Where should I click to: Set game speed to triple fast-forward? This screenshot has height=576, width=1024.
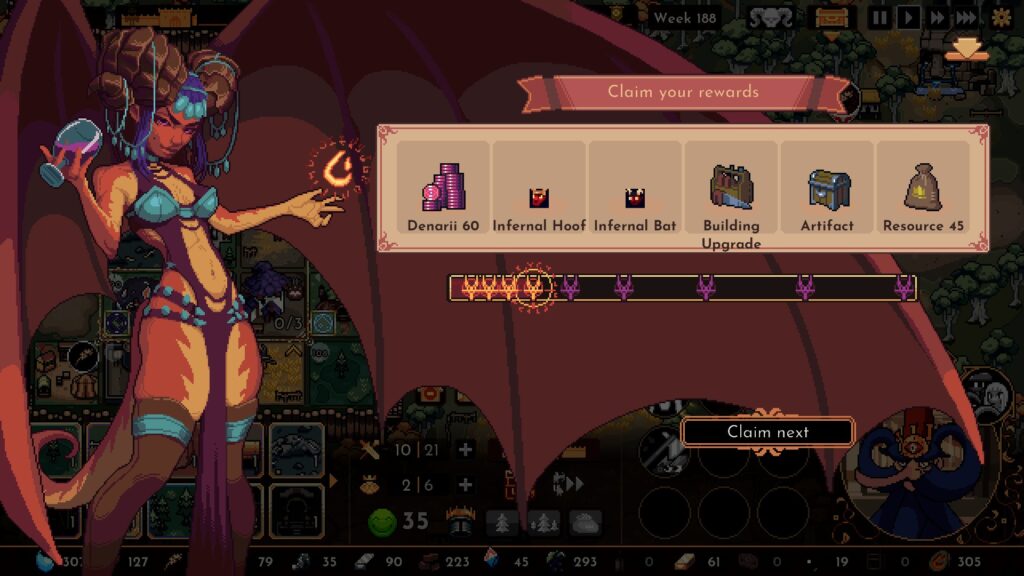[967, 18]
